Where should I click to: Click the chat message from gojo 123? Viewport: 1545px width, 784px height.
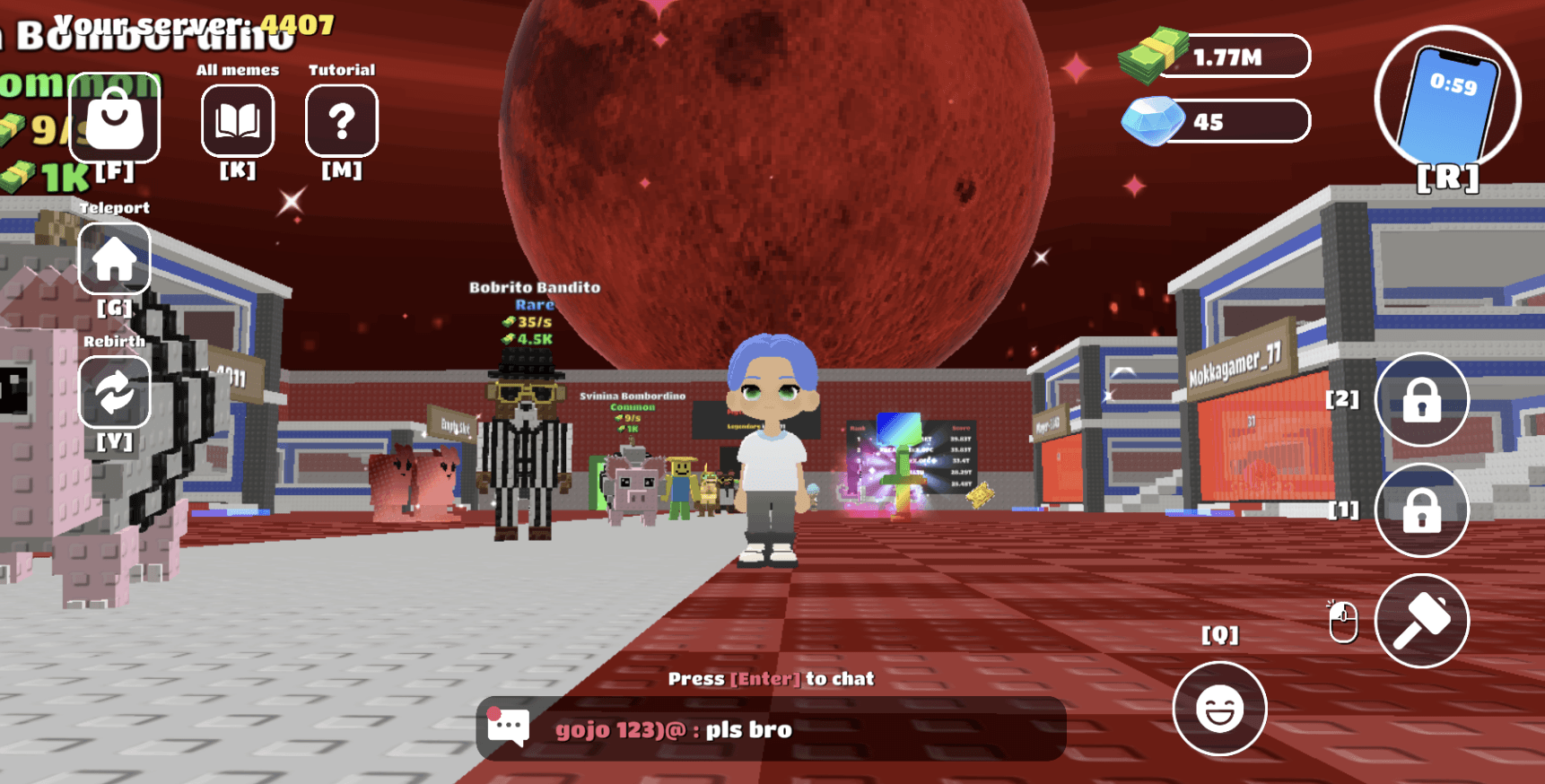coord(671,729)
